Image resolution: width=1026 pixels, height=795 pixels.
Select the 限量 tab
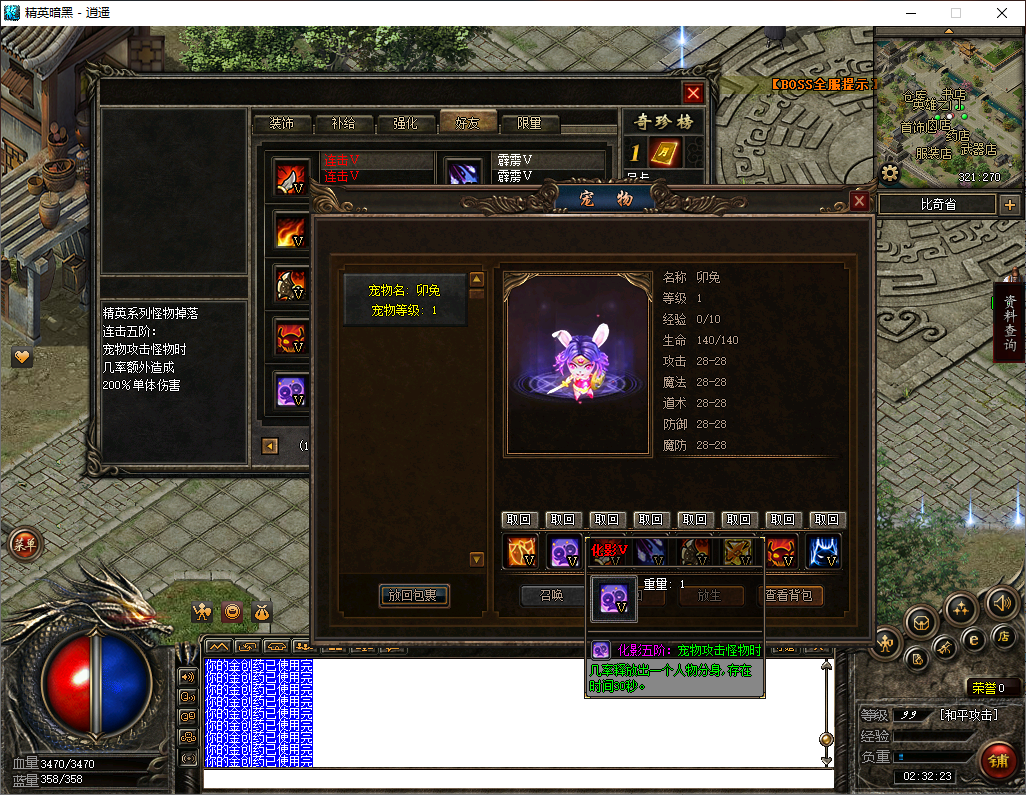529,124
